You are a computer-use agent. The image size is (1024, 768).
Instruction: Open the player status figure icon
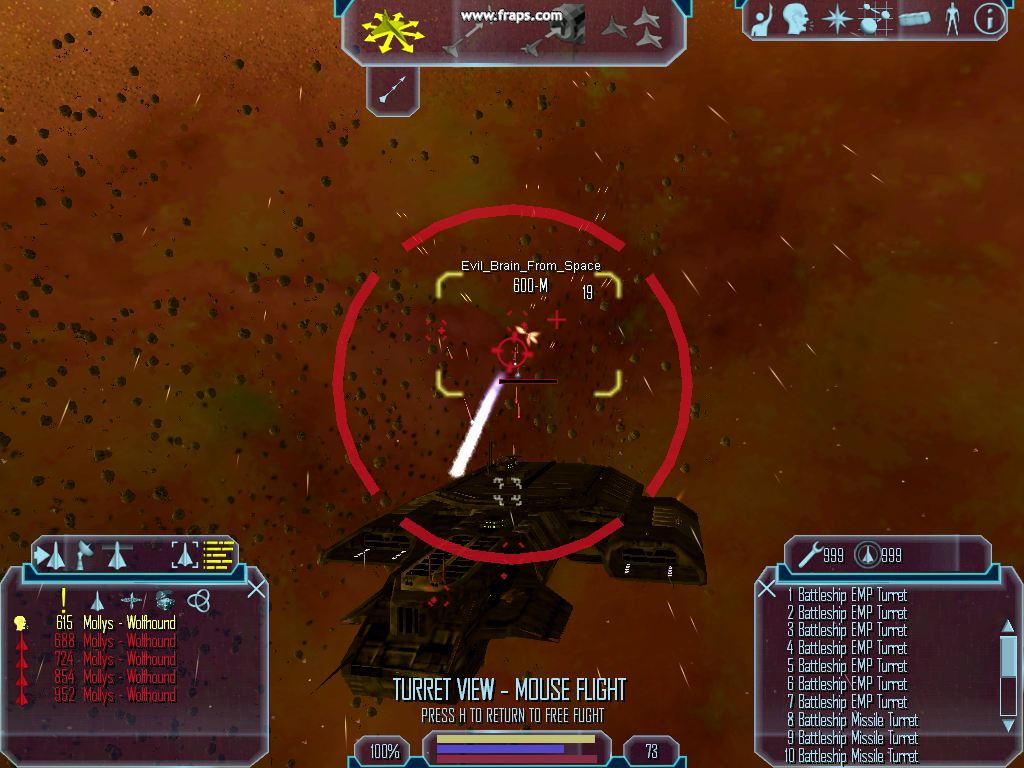coord(951,19)
